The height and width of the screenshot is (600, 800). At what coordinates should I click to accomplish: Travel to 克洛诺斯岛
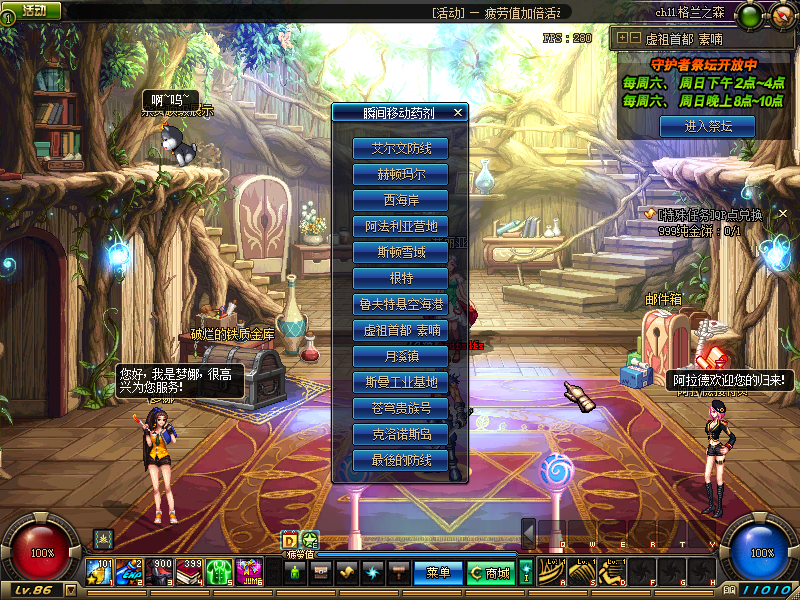click(x=400, y=434)
